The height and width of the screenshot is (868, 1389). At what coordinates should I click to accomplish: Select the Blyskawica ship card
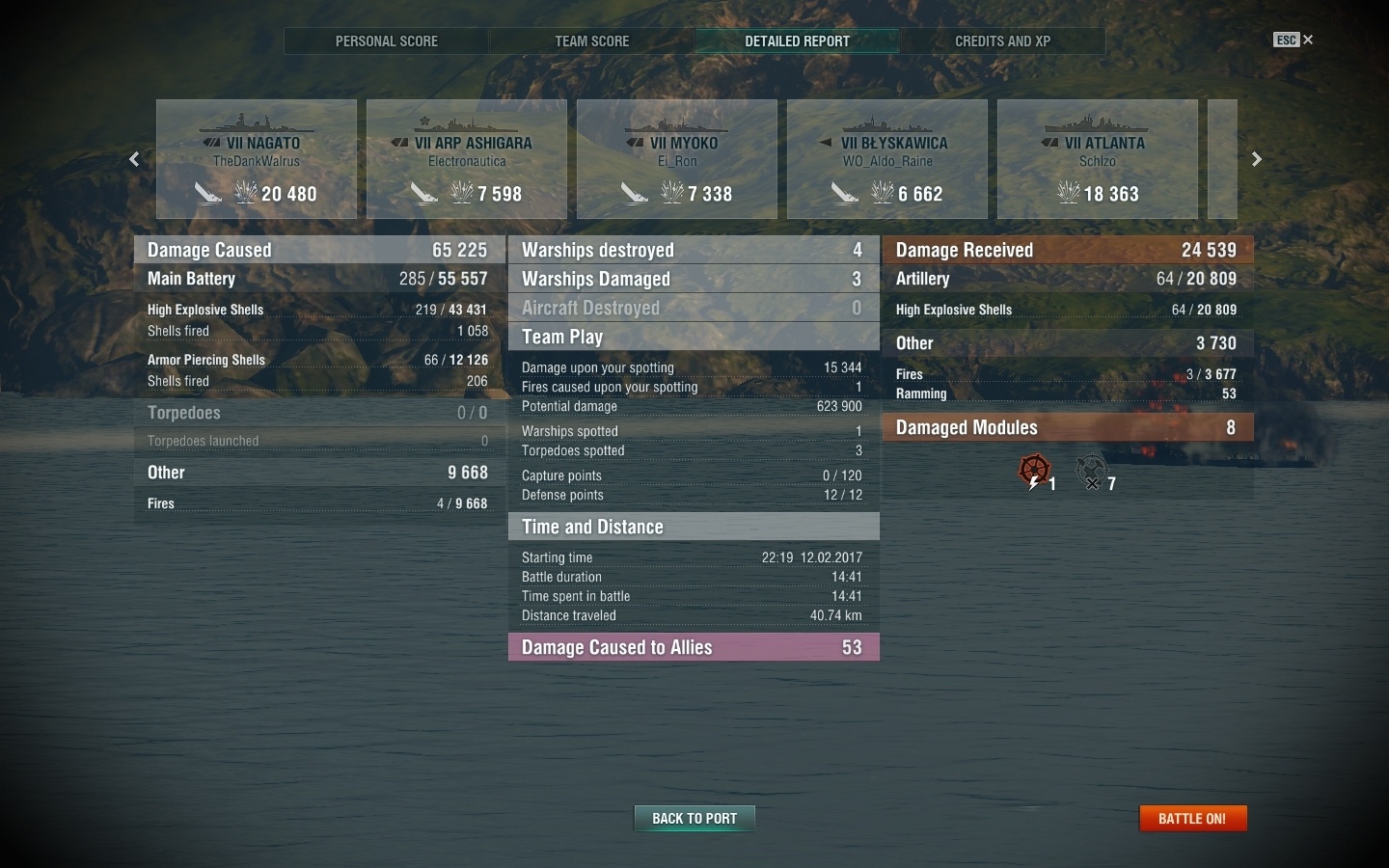[x=887, y=159]
